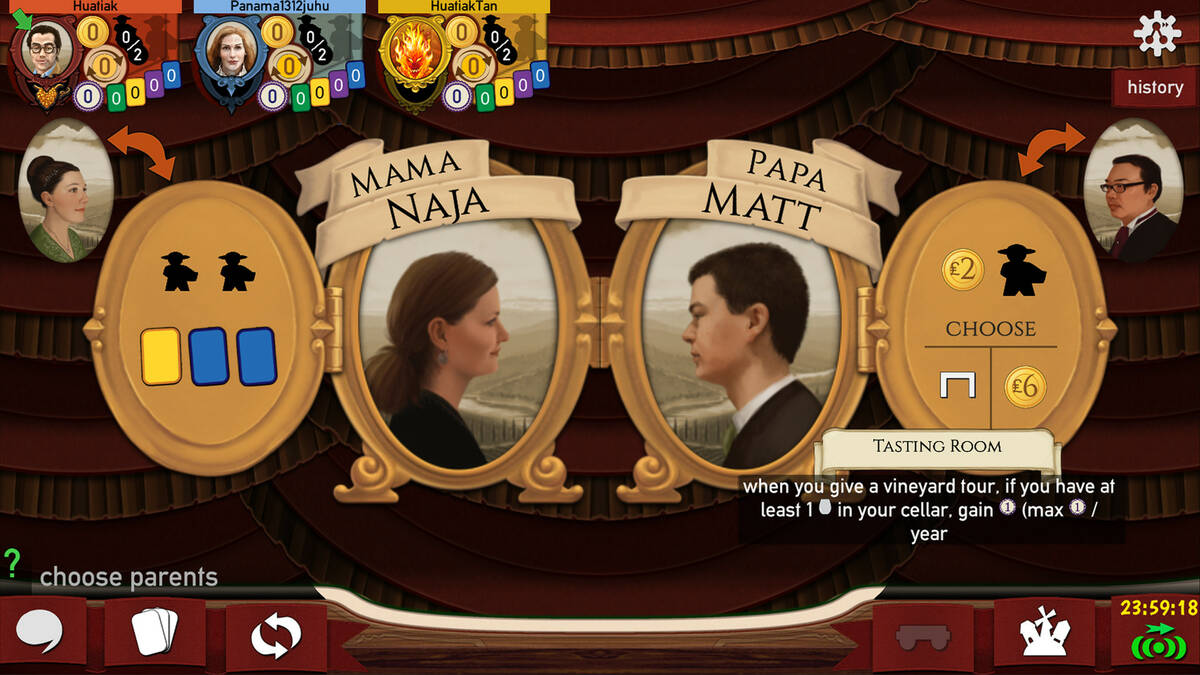Click the green end-turn arrow icon

click(x=1157, y=640)
